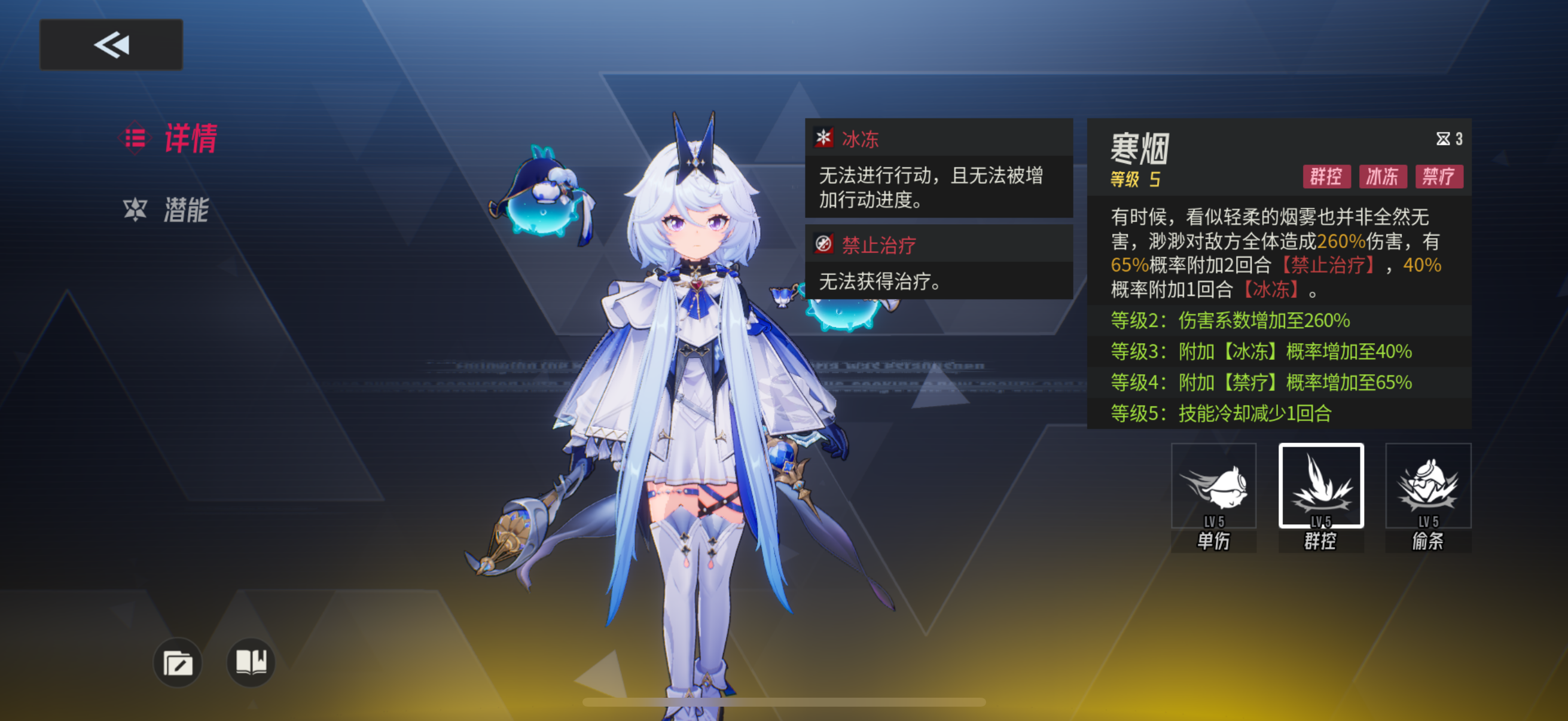
Task: Click the 寒烟 skill name heading
Action: [x=1137, y=149]
